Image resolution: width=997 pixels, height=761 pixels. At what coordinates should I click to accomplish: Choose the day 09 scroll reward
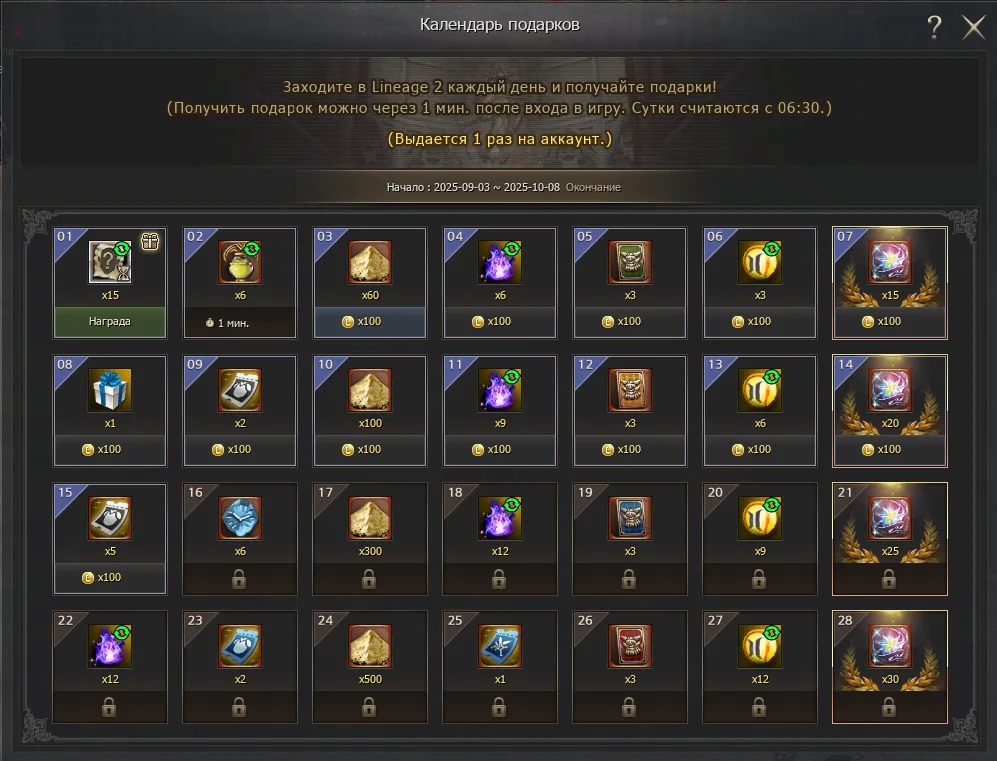point(240,390)
